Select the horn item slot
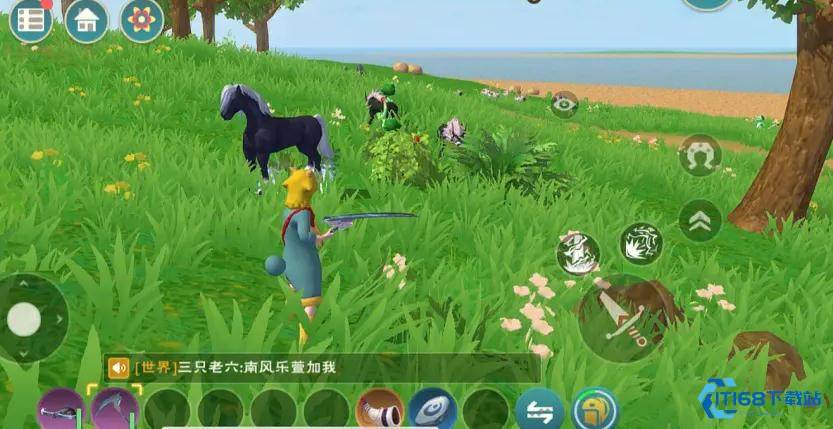Viewport: 833px width, 429px height. [x=381, y=410]
